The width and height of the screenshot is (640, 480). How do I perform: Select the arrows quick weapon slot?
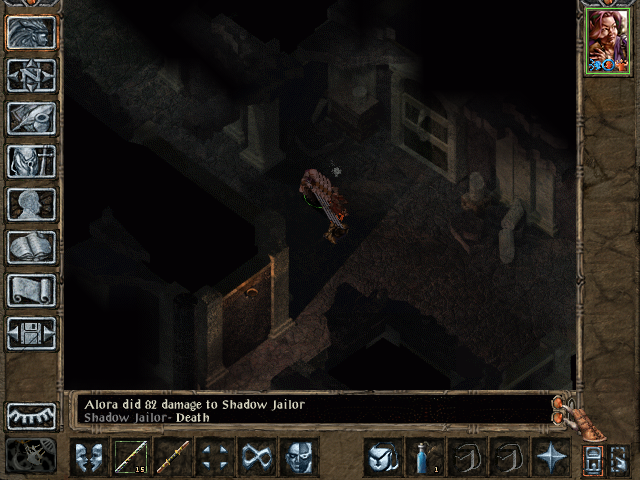tap(131, 457)
